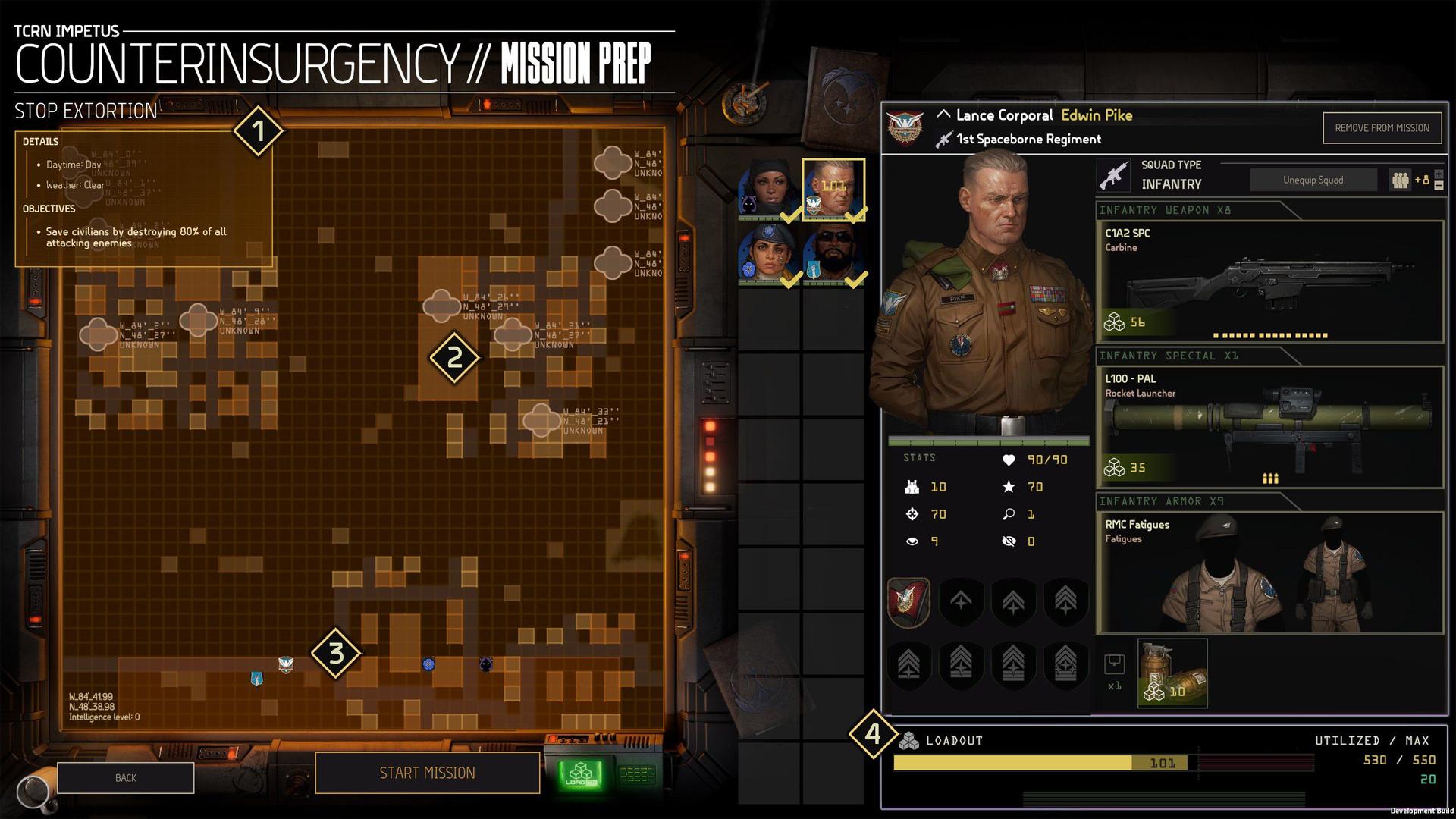Screen dimensions: 1456x819
Task: Click the eagle regiment crest in the soldier panel
Action: (x=904, y=126)
